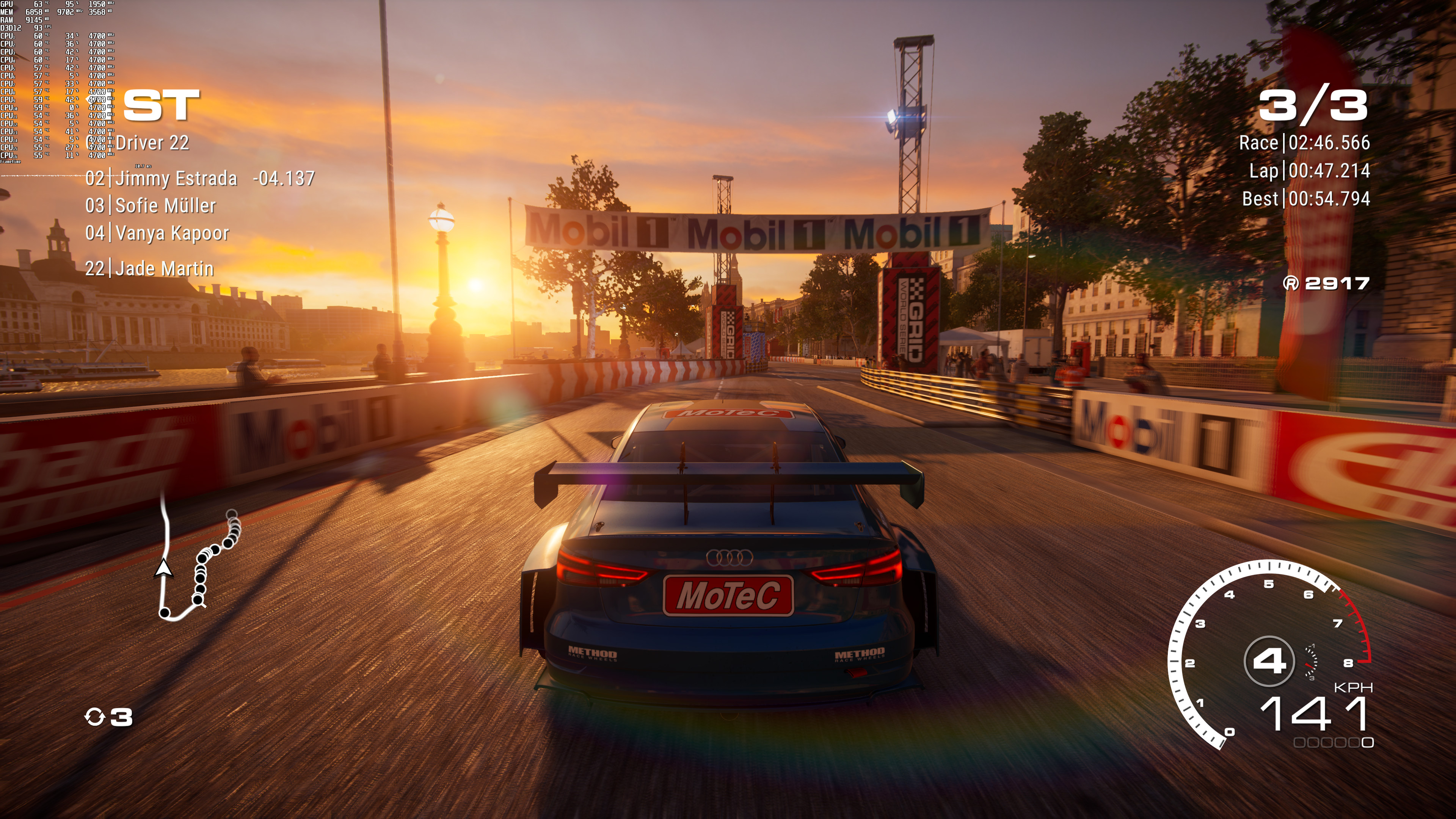The image size is (1456, 819).
Task: Select Vanya Kapoor in the standings
Action: coord(171,233)
